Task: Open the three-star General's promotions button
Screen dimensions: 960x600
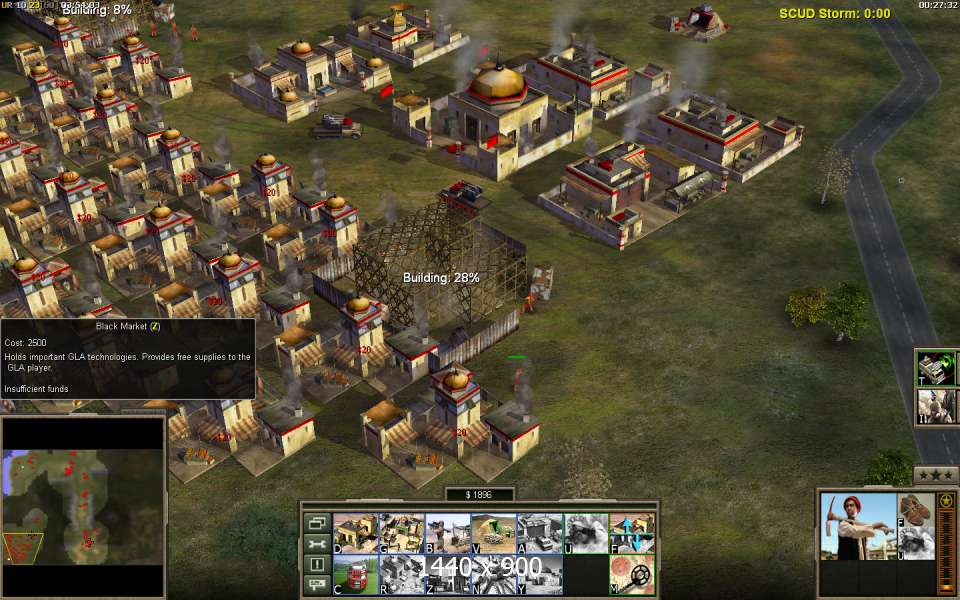Action: coord(935,475)
